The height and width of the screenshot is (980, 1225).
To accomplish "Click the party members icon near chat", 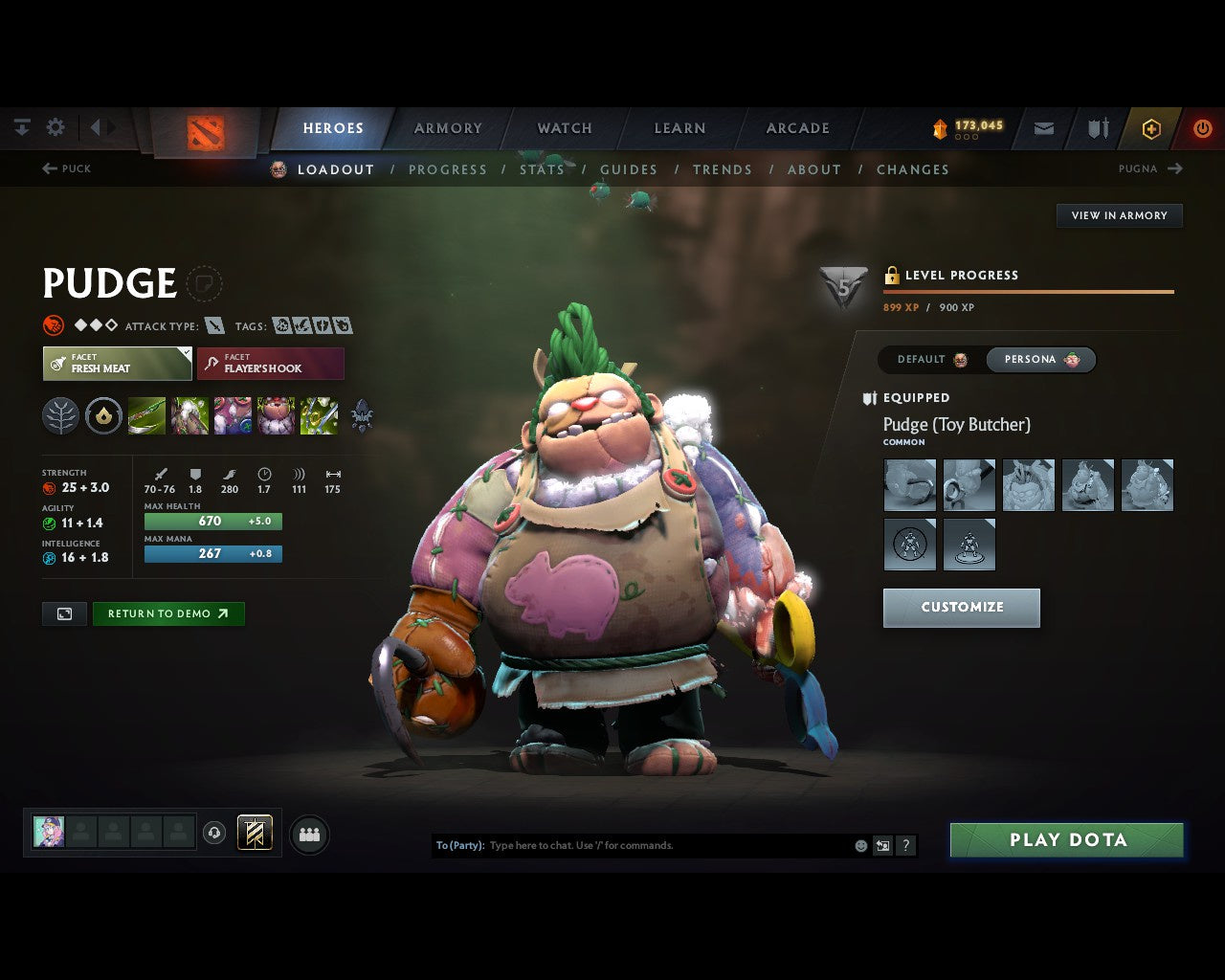I will point(309,834).
